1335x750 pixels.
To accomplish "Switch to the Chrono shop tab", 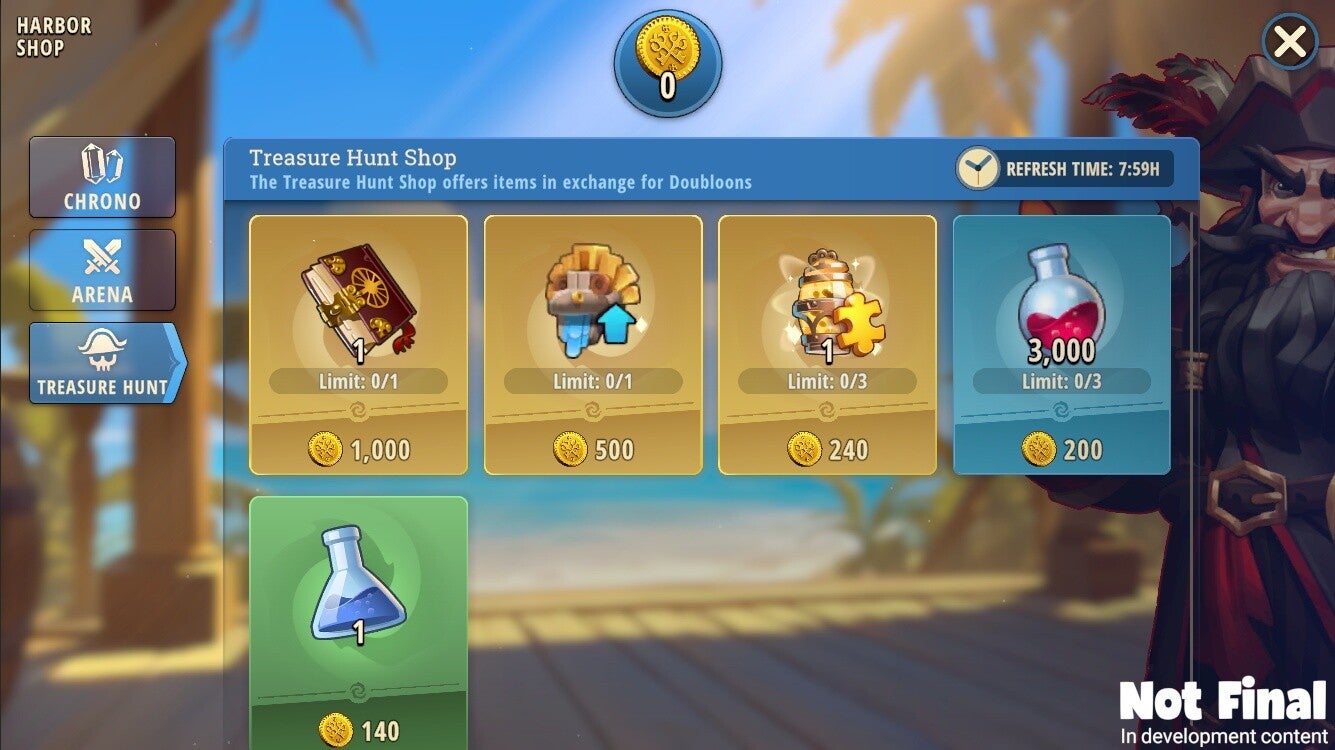I will tap(102, 177).
